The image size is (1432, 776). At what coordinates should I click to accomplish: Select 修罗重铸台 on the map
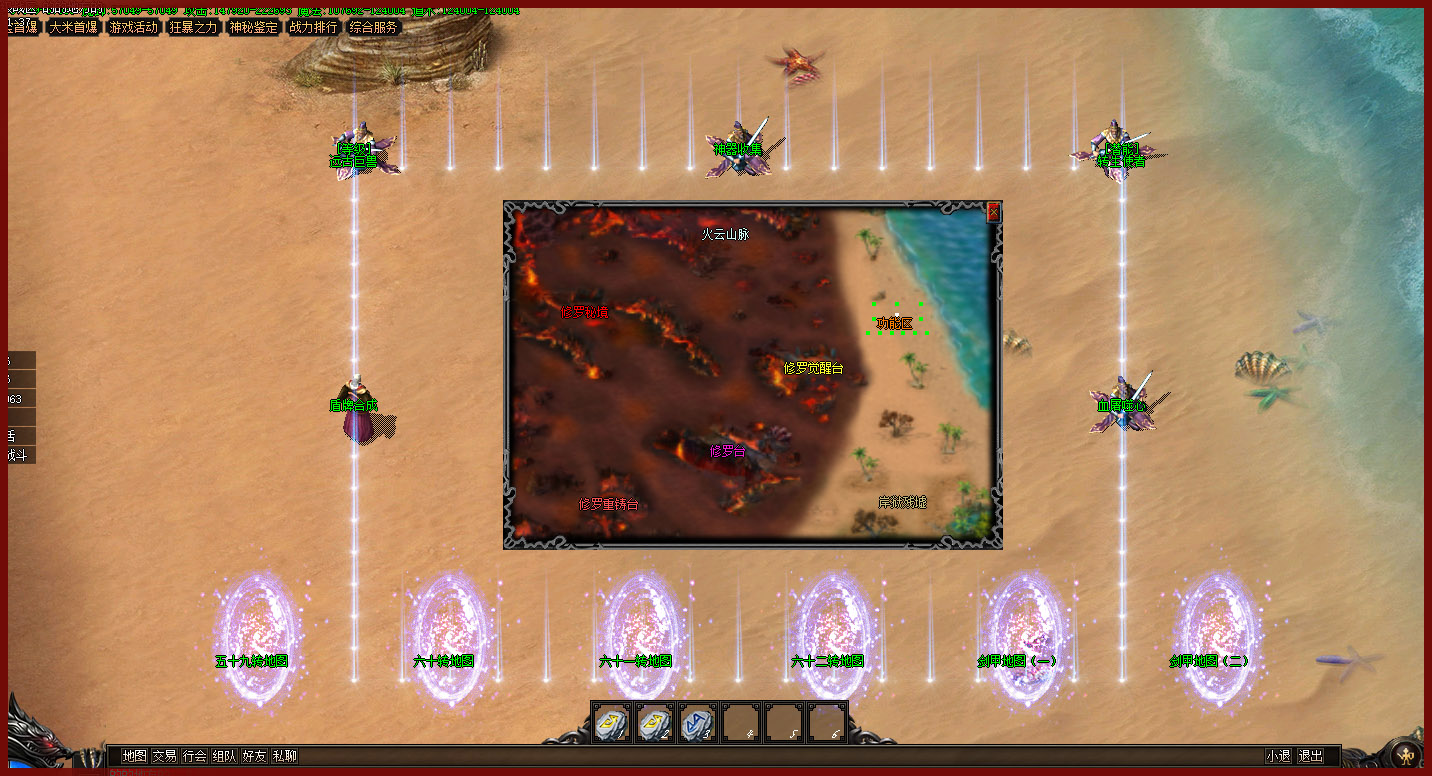(x=608, y=504)
